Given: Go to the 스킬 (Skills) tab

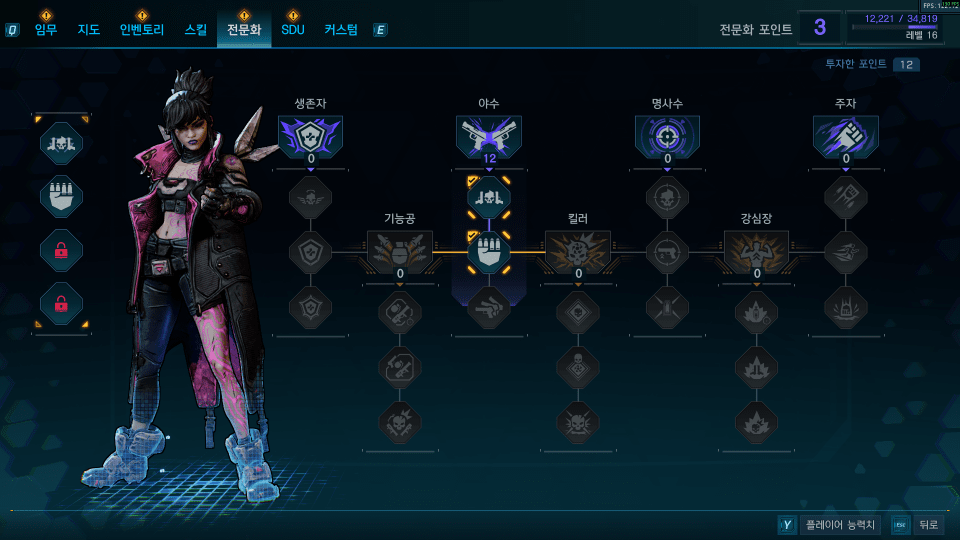Looking at the screenshot, I should pyautogui.click(x=196, y=30).
